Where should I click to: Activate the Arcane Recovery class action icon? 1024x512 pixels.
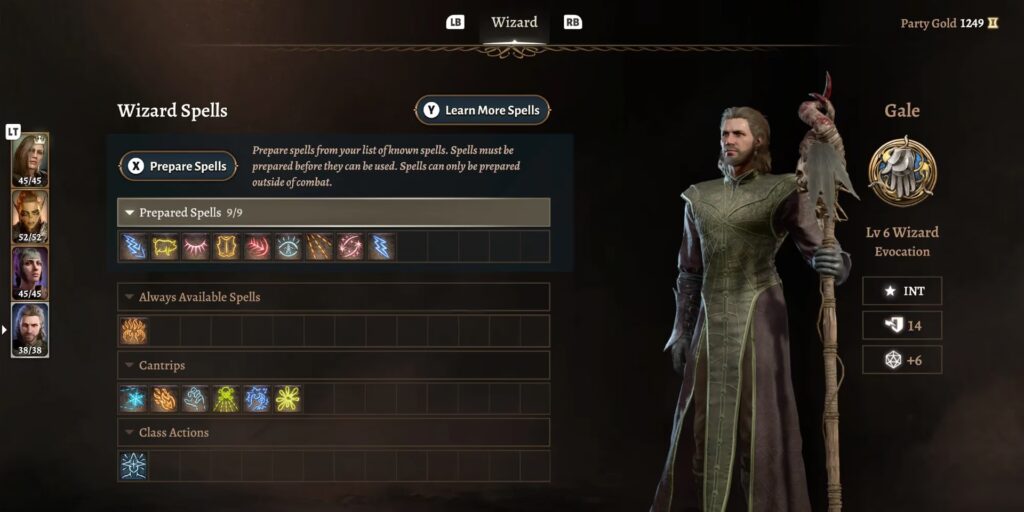click(x=134, y=466)
